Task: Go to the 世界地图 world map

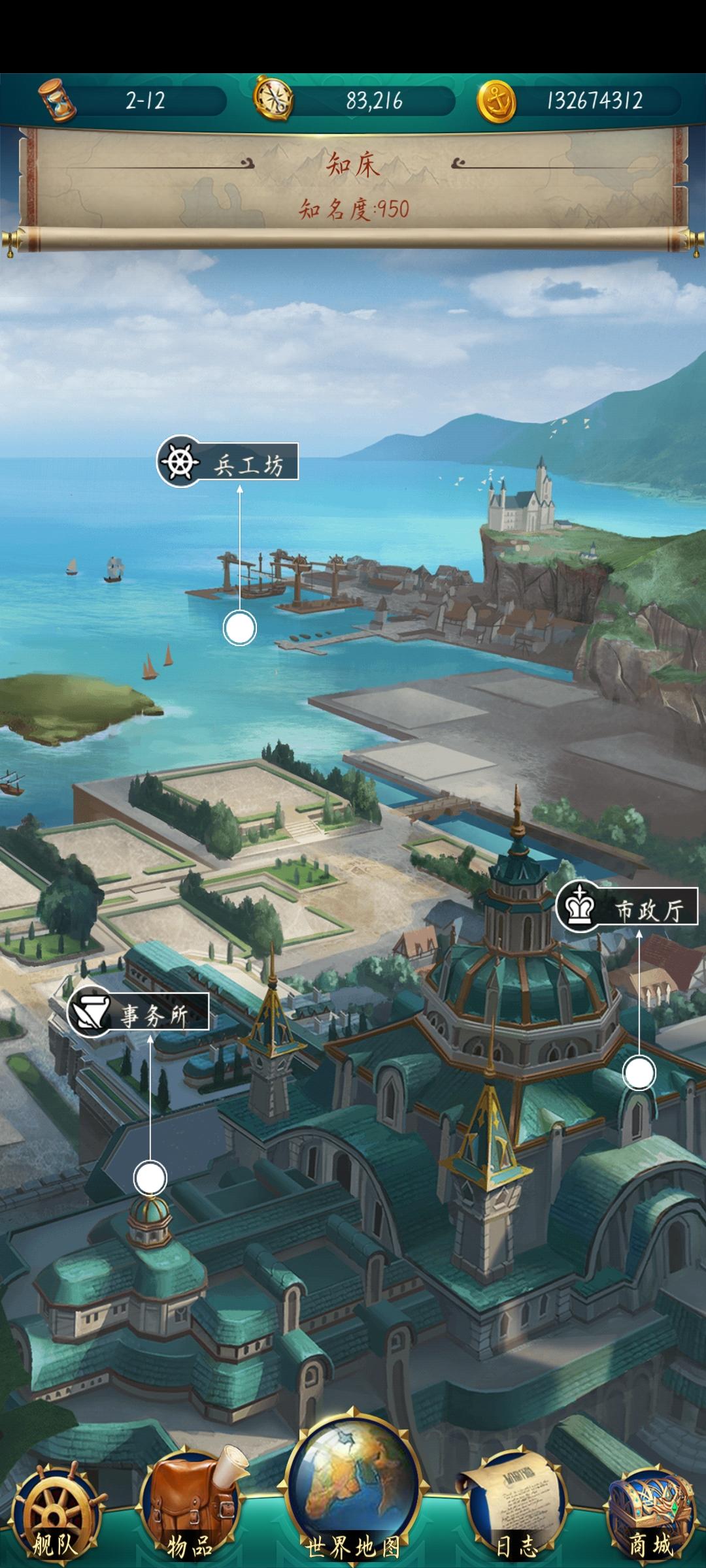Action: click(353, 1503)
